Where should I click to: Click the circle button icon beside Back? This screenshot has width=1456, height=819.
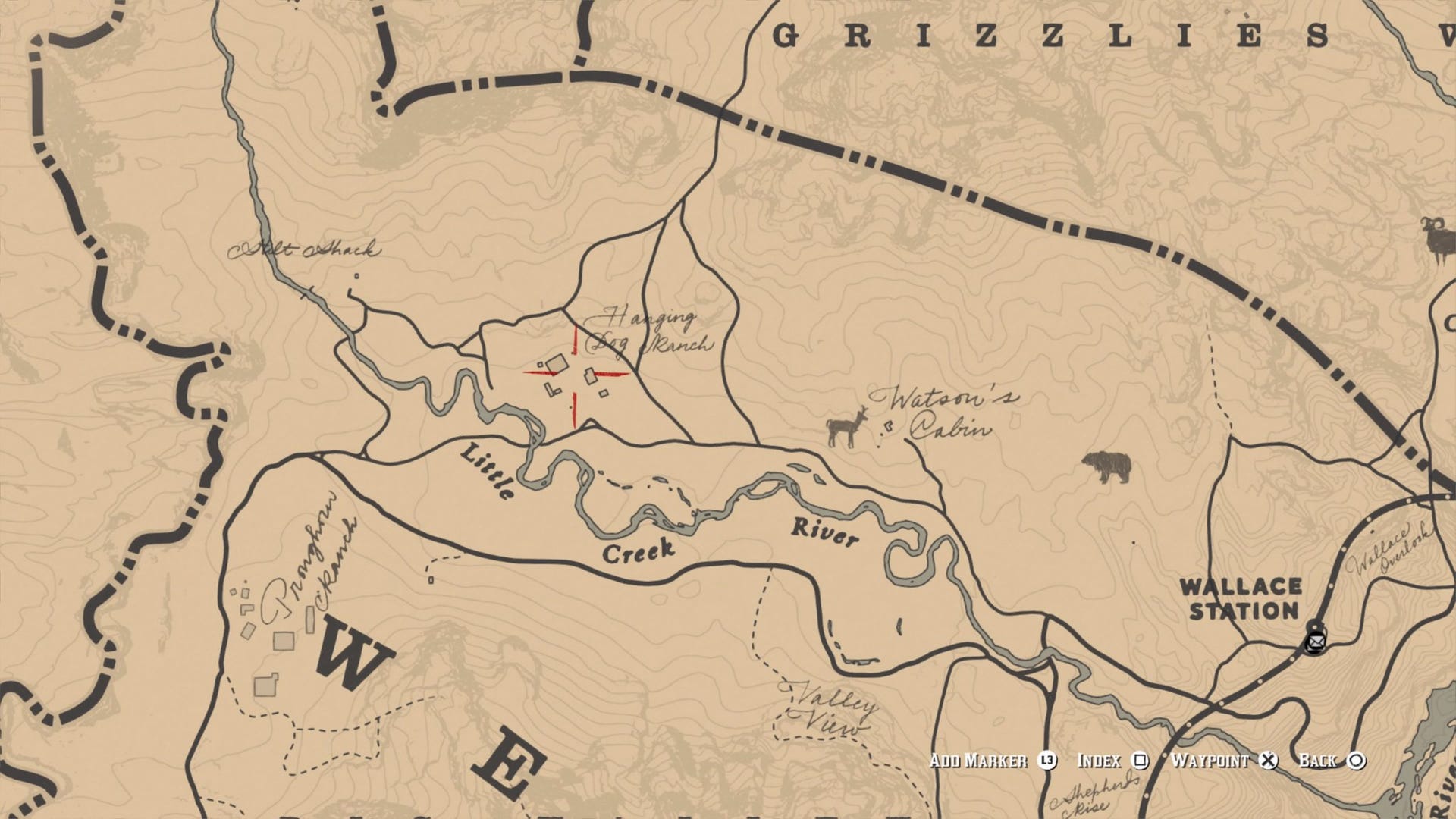coord(1357,761)
